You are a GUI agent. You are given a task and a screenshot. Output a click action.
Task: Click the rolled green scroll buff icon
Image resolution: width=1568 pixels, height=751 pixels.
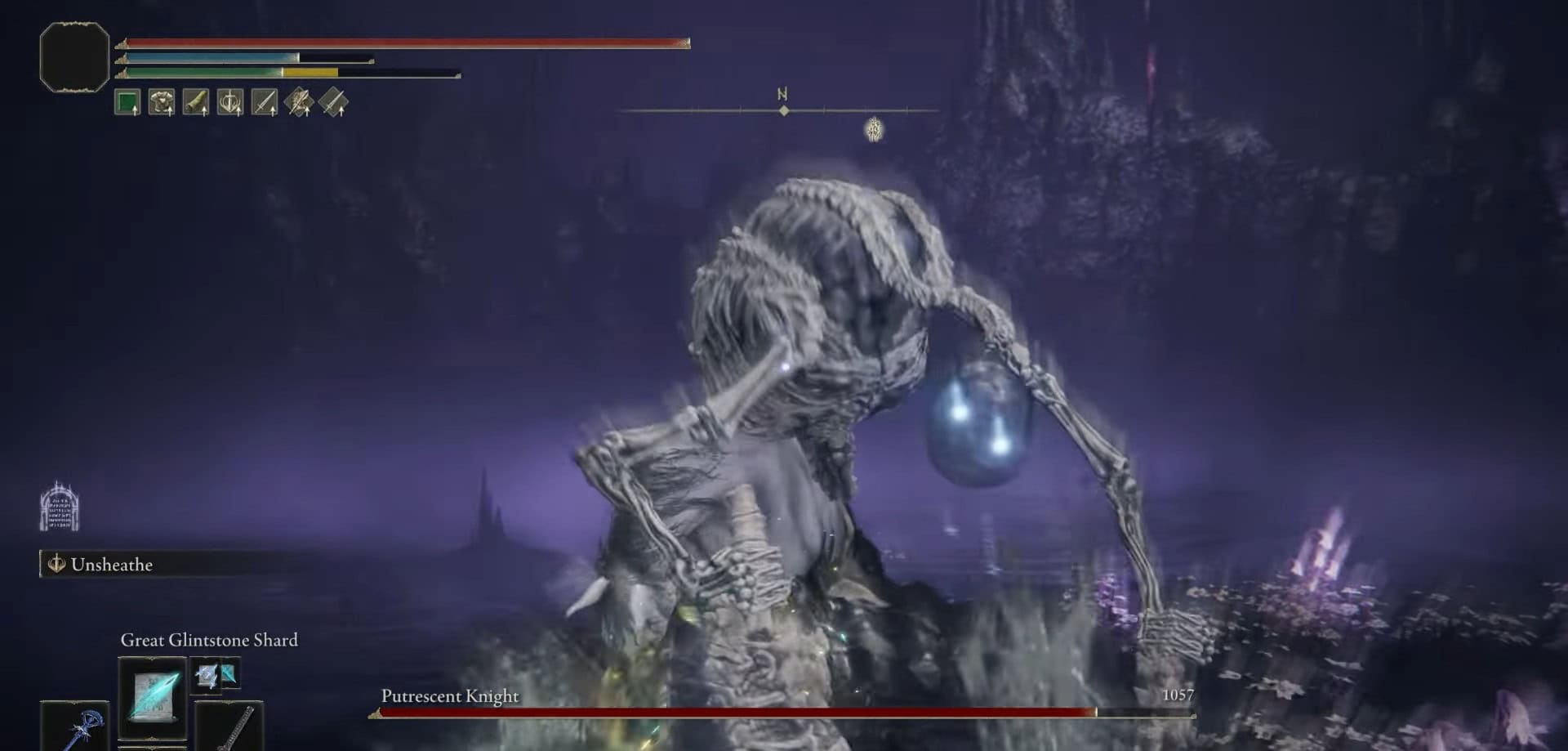coord(196,103)
